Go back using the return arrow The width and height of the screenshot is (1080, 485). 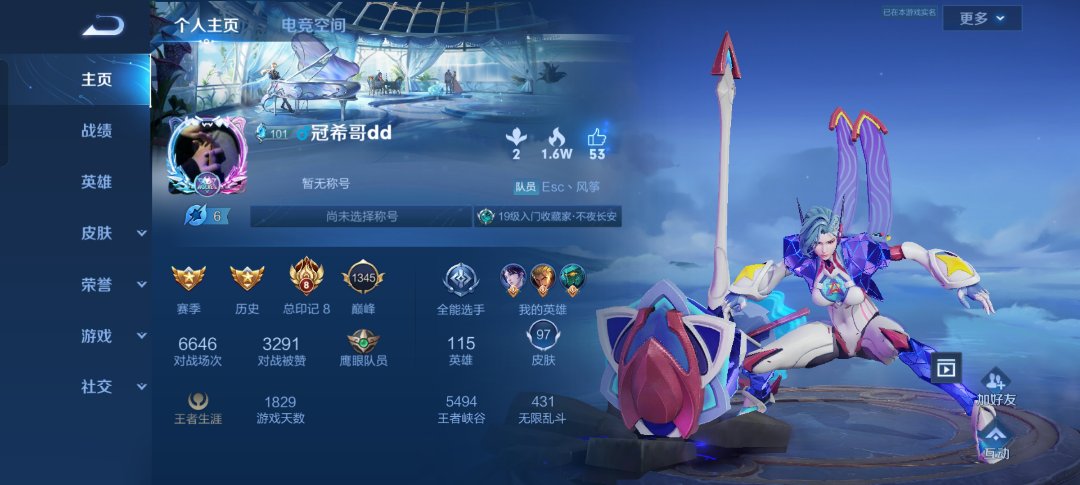coord(101,26)
